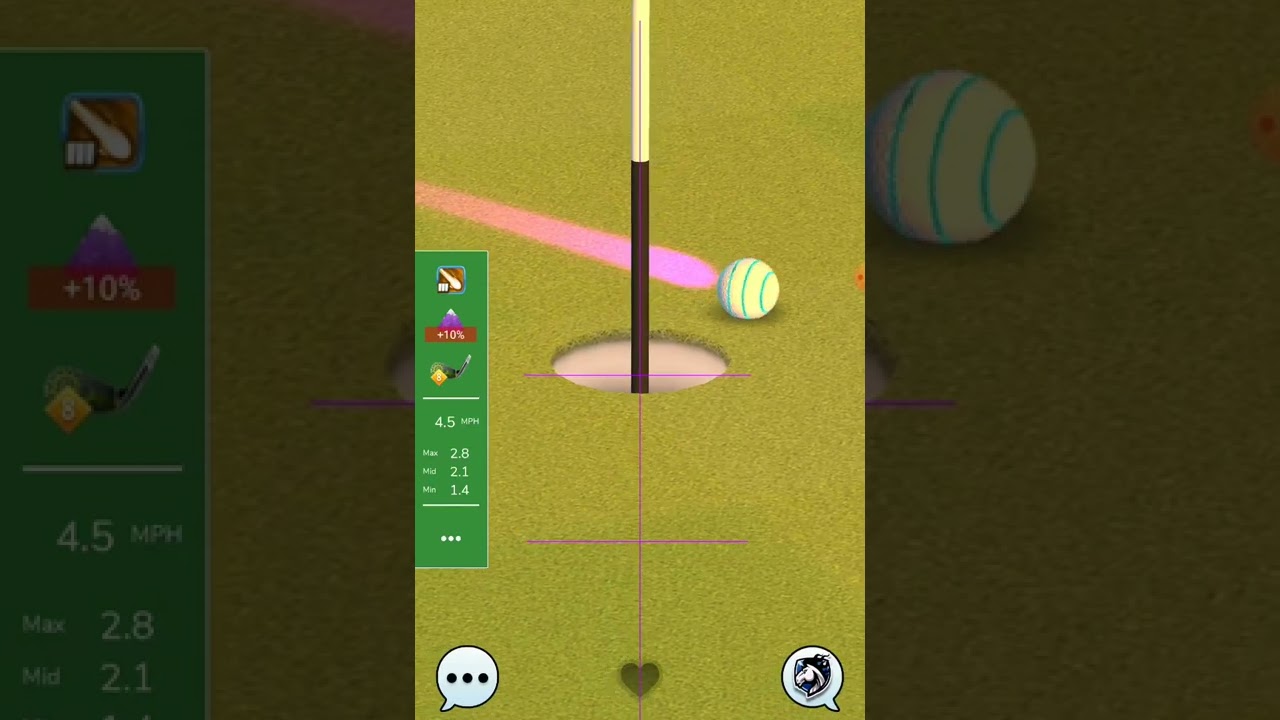Expand the three-dot more options in green panel
Viewport: 1280px width, 720px height.
tap(451, 539)
